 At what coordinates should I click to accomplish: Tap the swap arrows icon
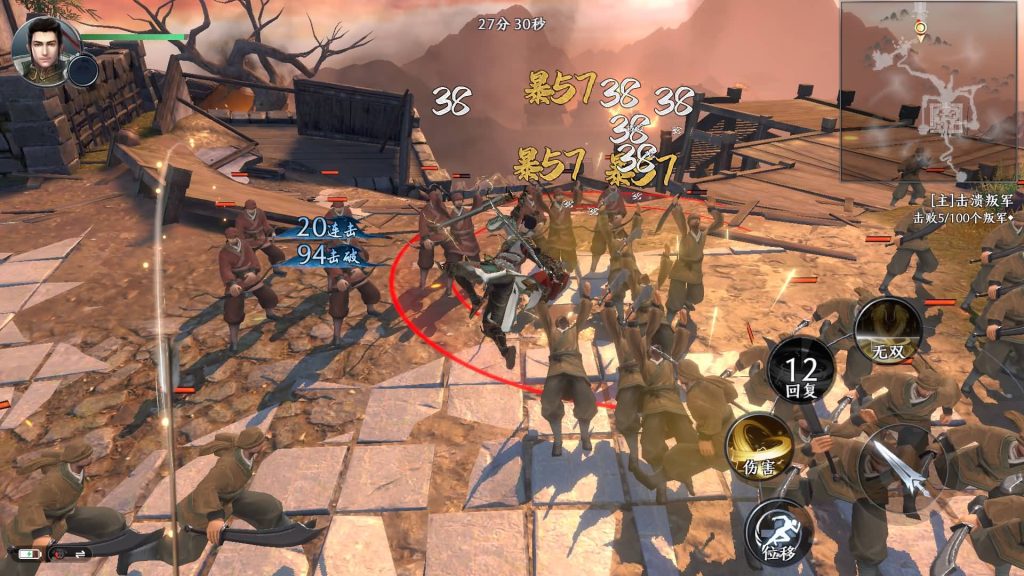click(77, 553)
